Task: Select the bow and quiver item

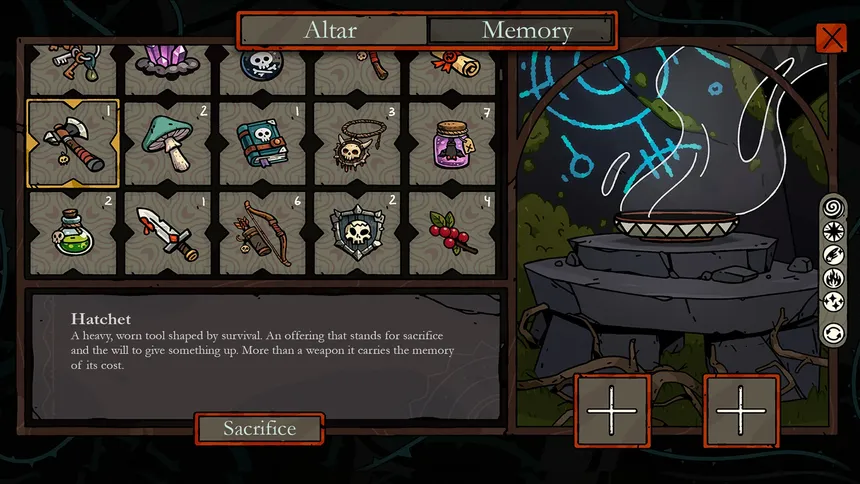Action: tap(261, 233)
